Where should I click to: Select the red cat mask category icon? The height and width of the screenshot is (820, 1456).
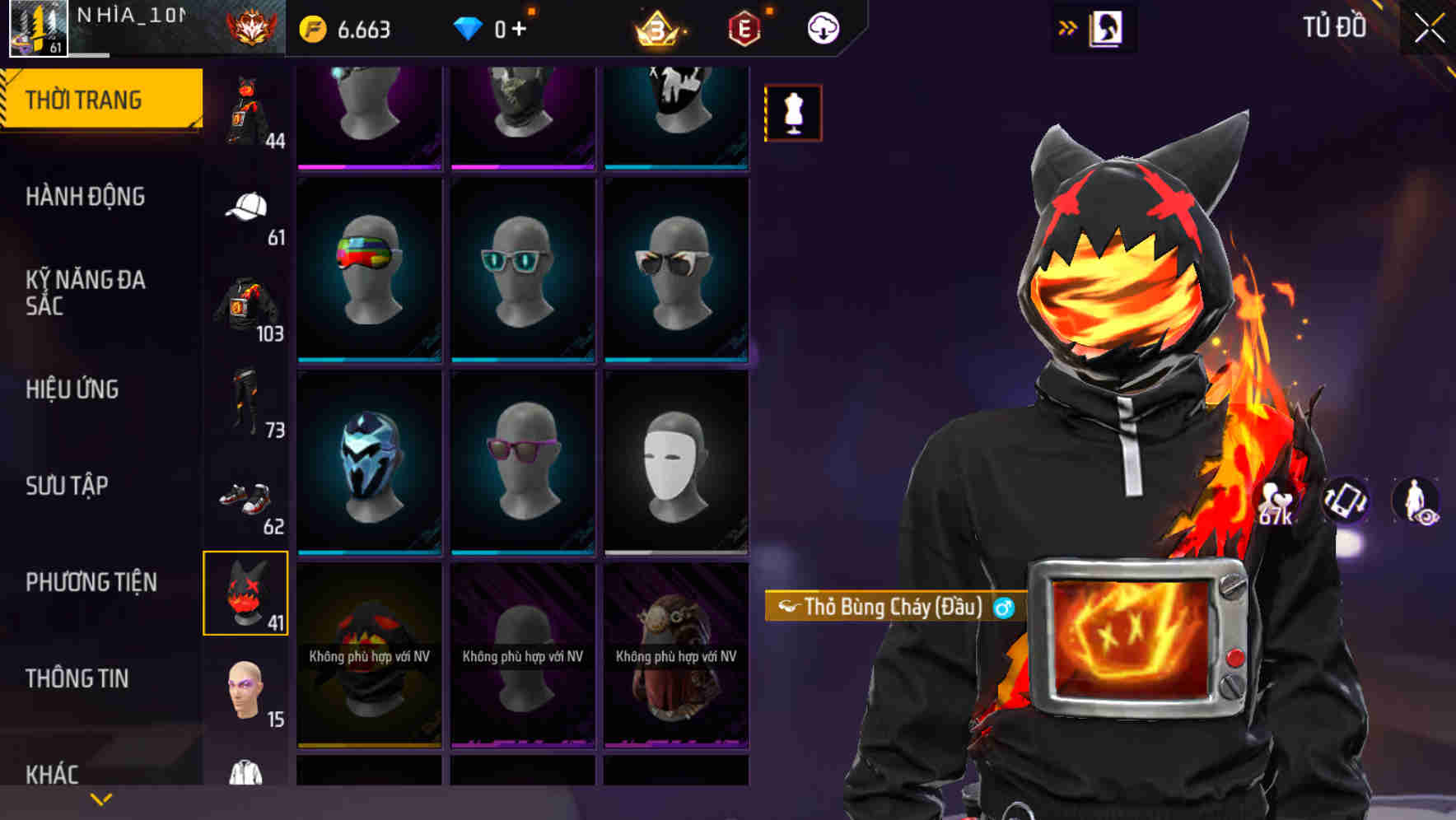(x=245, y=591)
